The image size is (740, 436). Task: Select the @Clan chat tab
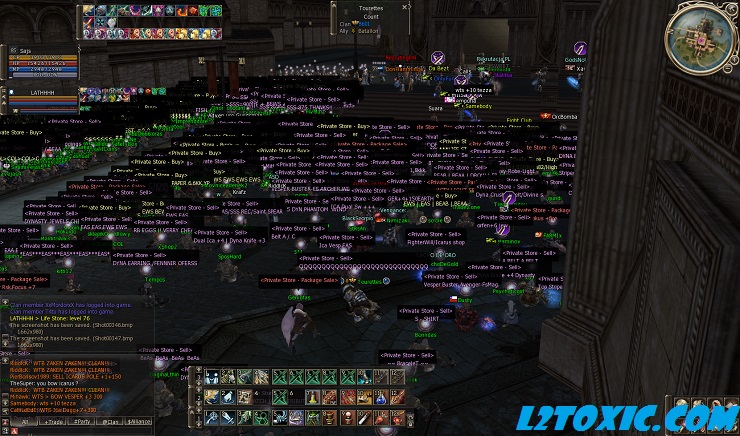click(112, 423)
